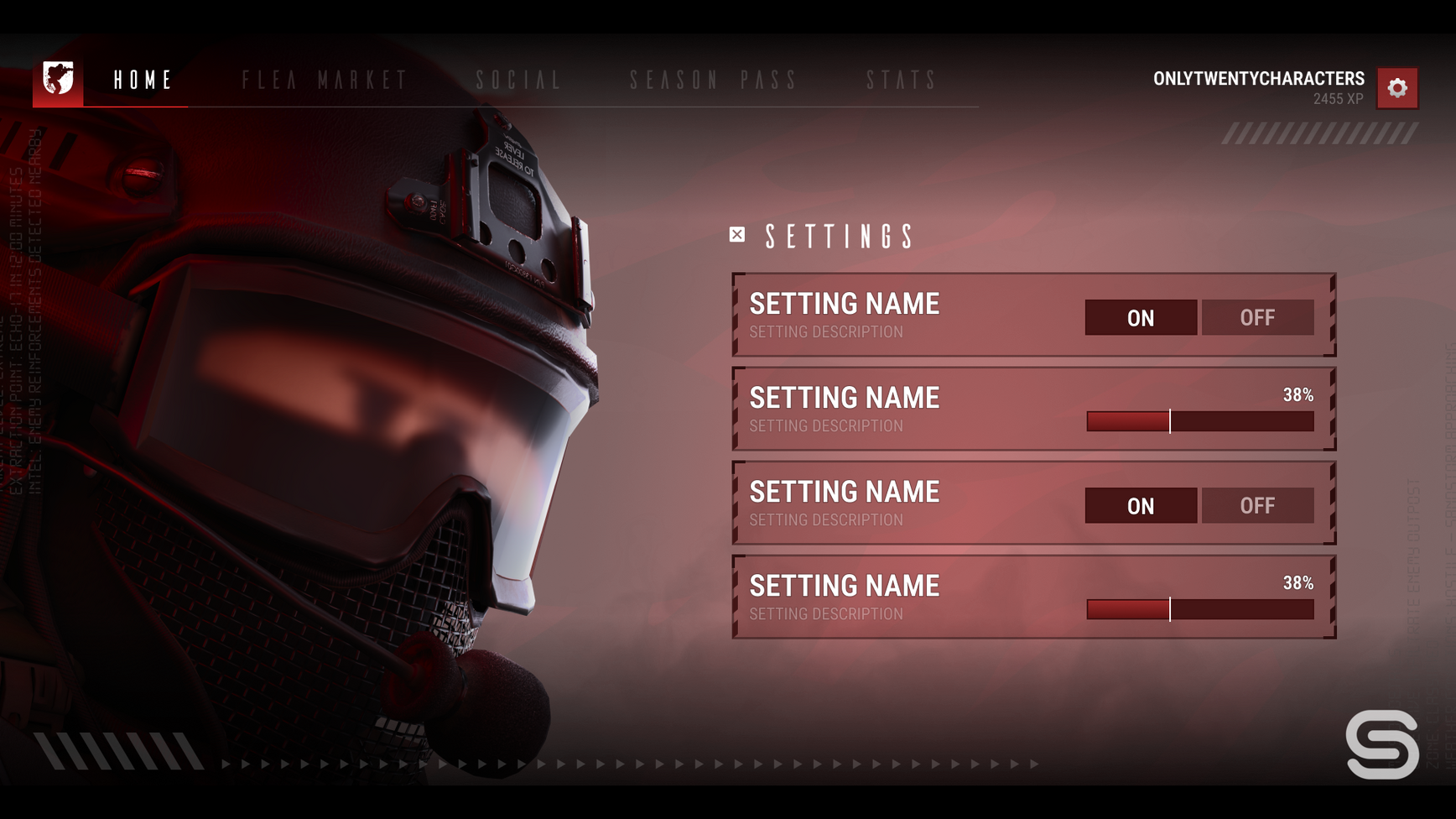1456x819 pixels.
Task: Switch to the FLEA MARKET tab
Action: pyautogui.click(x=325, y=81)
